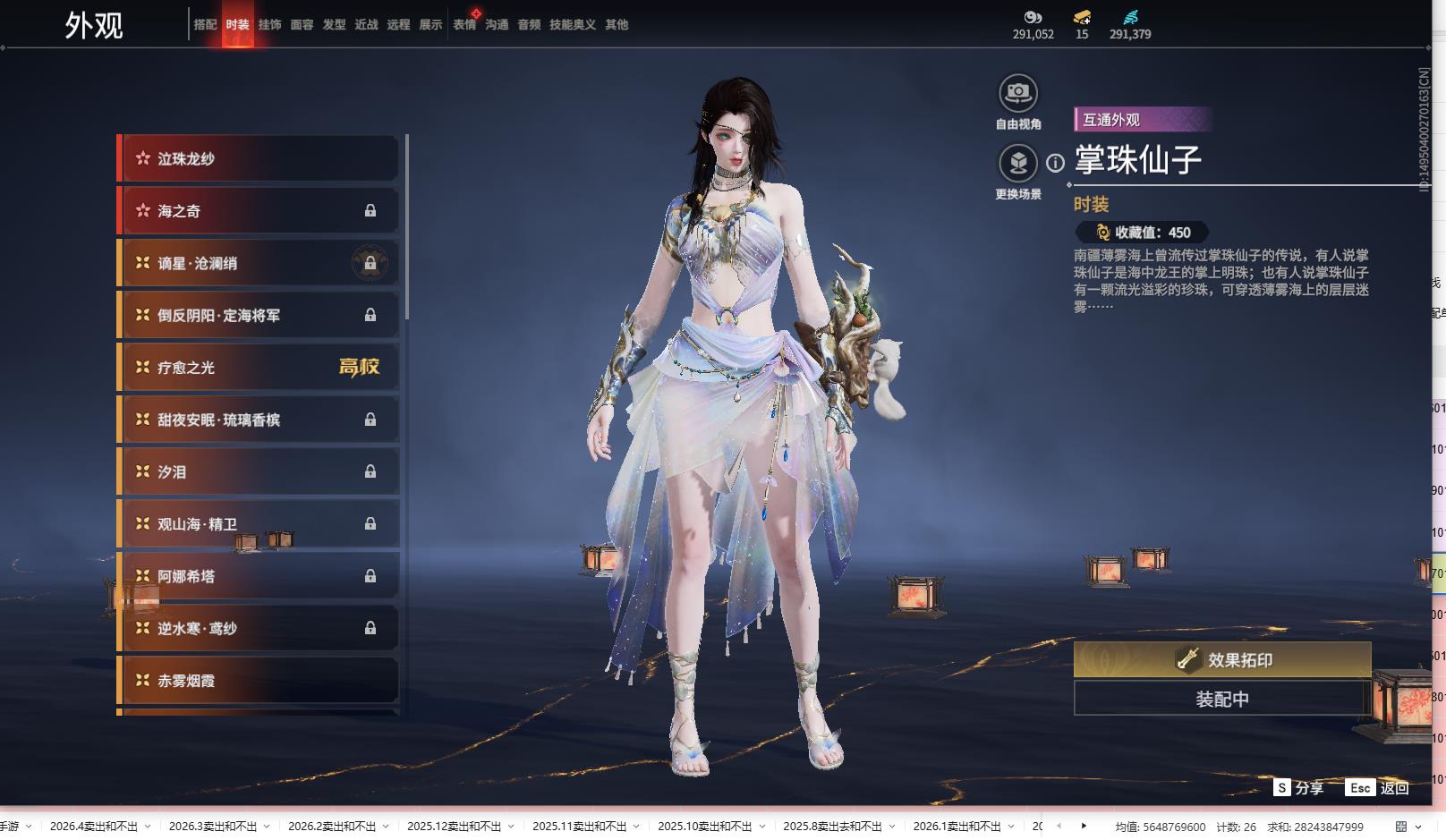
Task: Open the 更换场景 scene switcher
Action: tap(1018, 164)
